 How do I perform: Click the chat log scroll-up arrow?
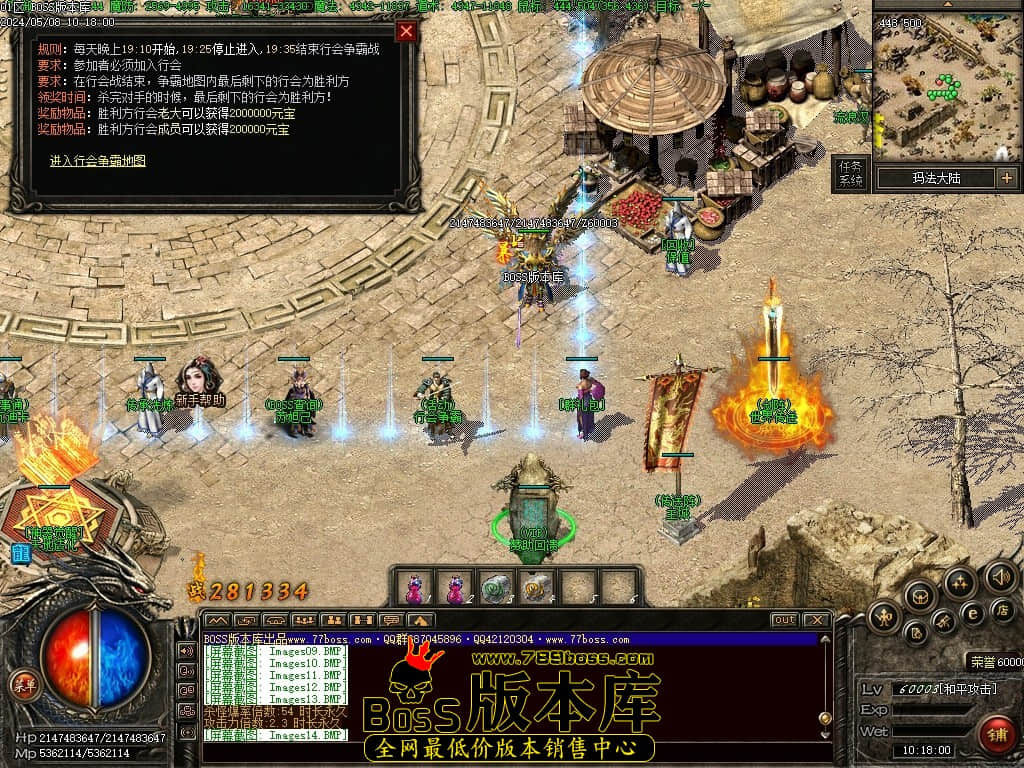point(824,640)
